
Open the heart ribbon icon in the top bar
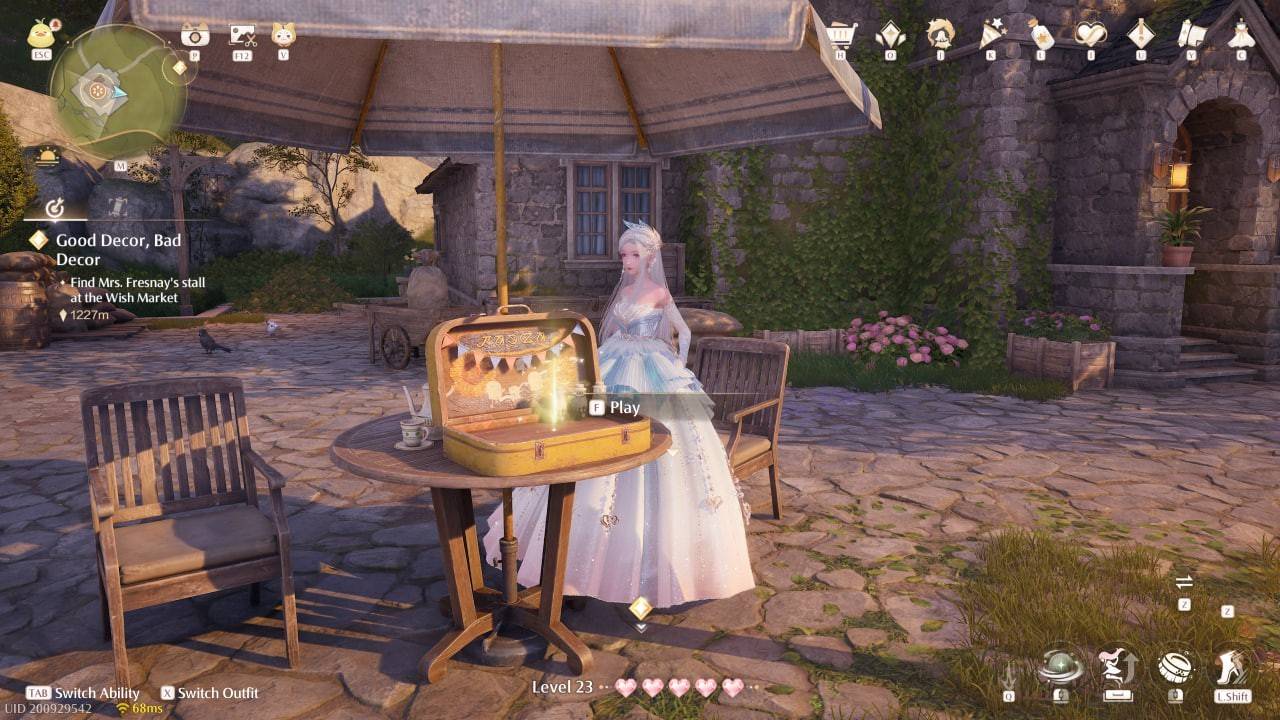click(1090, 33)
